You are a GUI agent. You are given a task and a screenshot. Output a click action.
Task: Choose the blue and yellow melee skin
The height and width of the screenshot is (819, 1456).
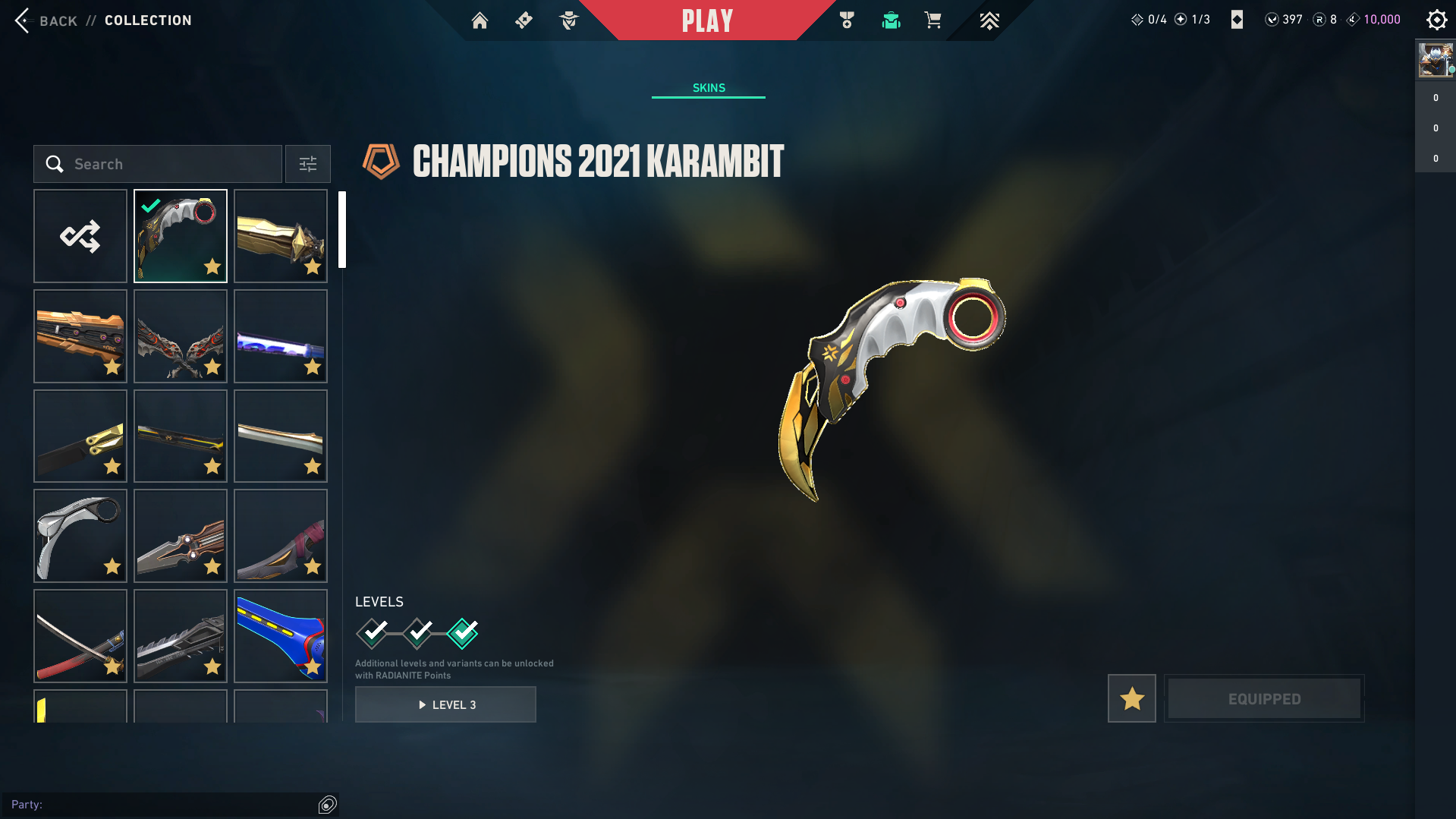tap(281, 636)
